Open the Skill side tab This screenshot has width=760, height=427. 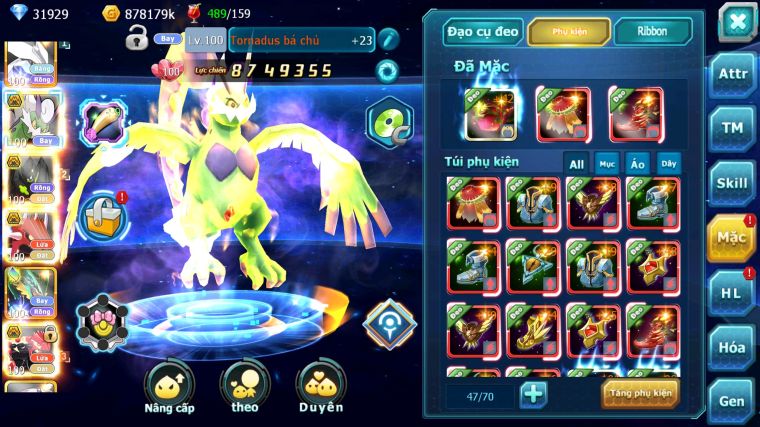pos(733,183)
